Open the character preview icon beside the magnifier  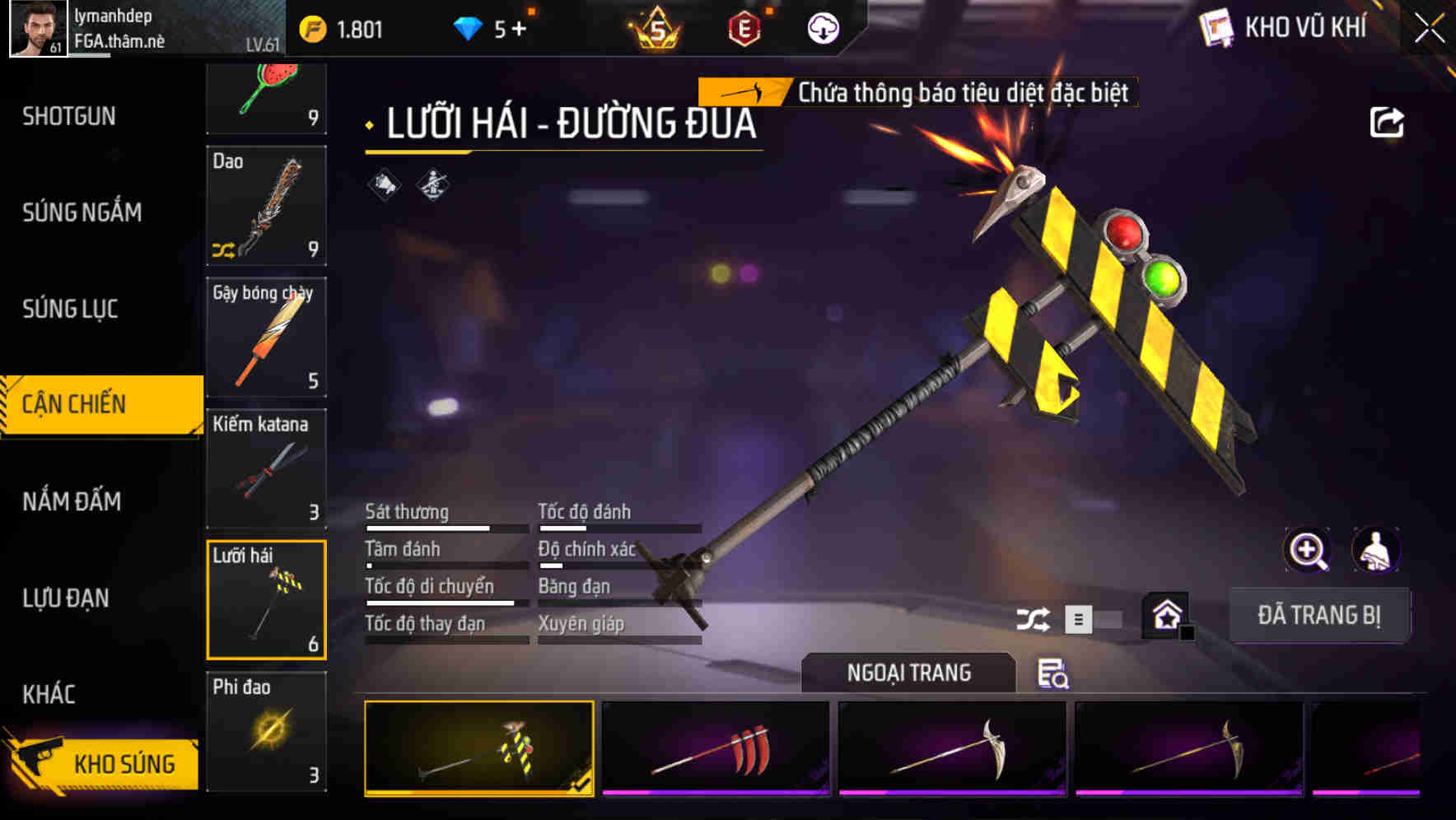point(1376,550)
